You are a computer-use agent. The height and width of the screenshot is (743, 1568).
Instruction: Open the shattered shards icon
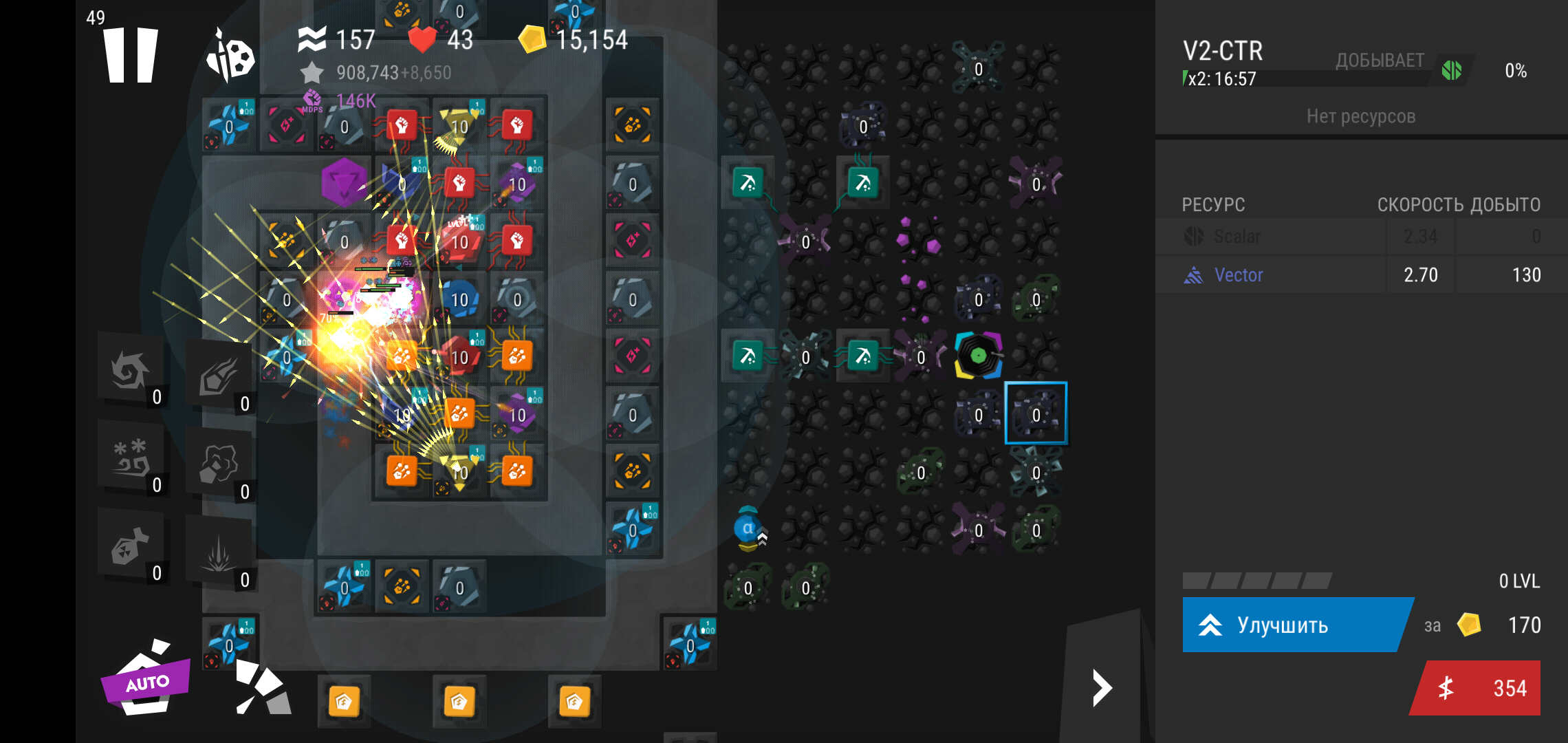point(263,688)
